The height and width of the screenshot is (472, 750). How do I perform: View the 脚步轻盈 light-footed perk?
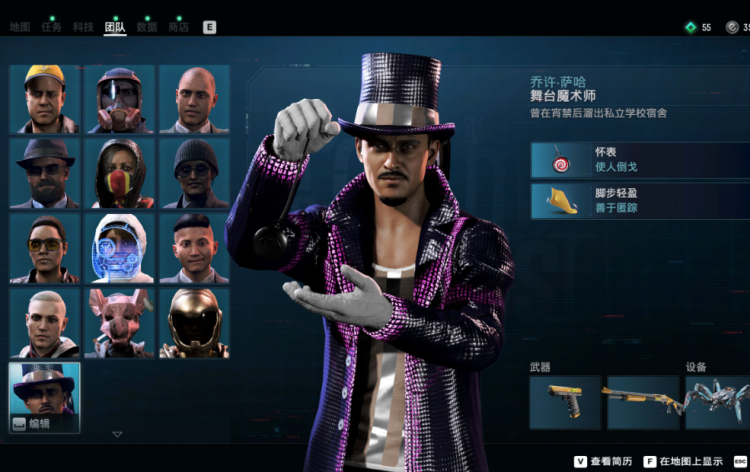tap(640, 201)
